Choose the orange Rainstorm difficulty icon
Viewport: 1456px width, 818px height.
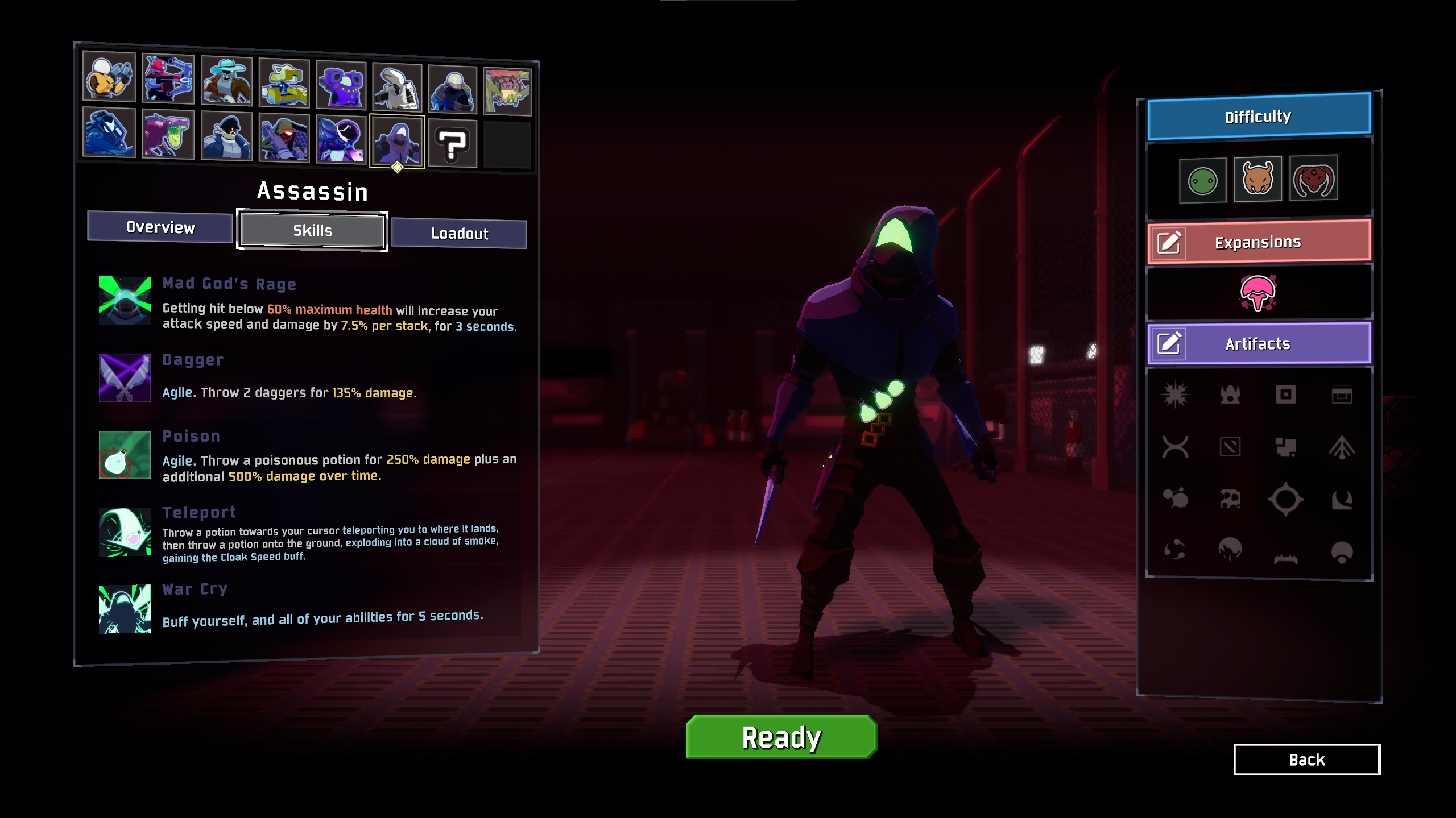point(1258,180)
